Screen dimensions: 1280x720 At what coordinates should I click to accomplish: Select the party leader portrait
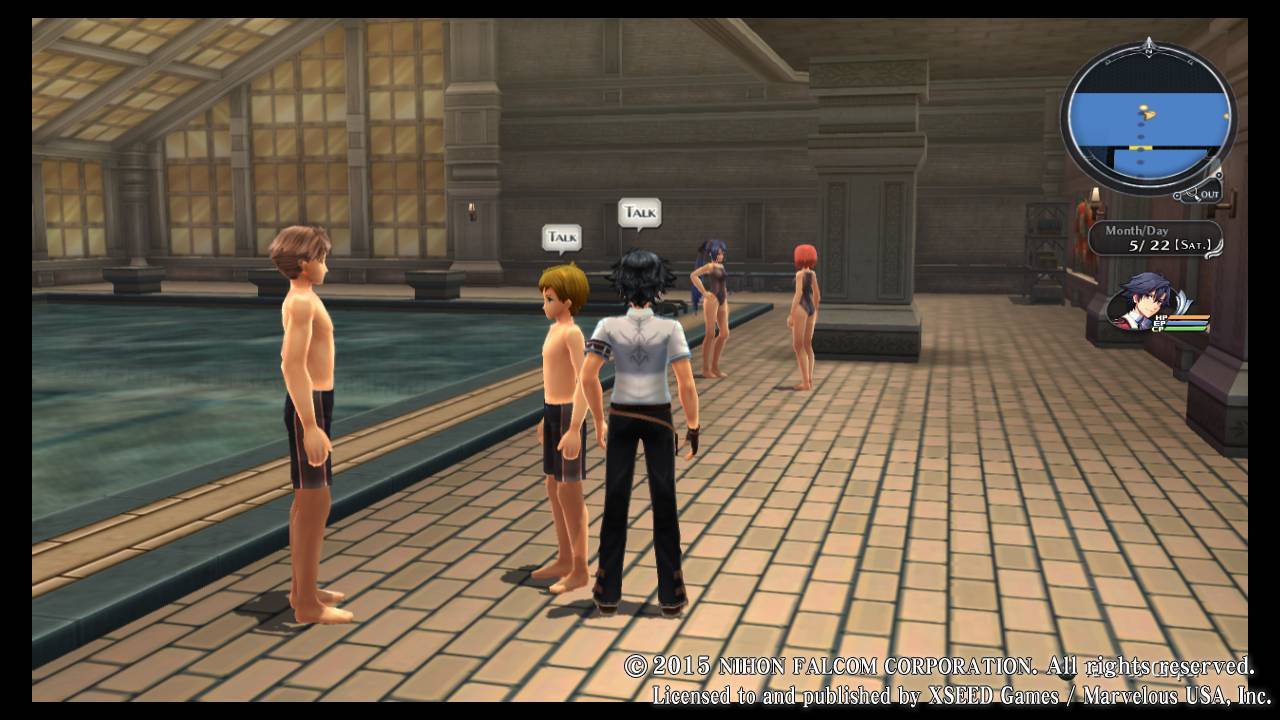click(1143, 300)
